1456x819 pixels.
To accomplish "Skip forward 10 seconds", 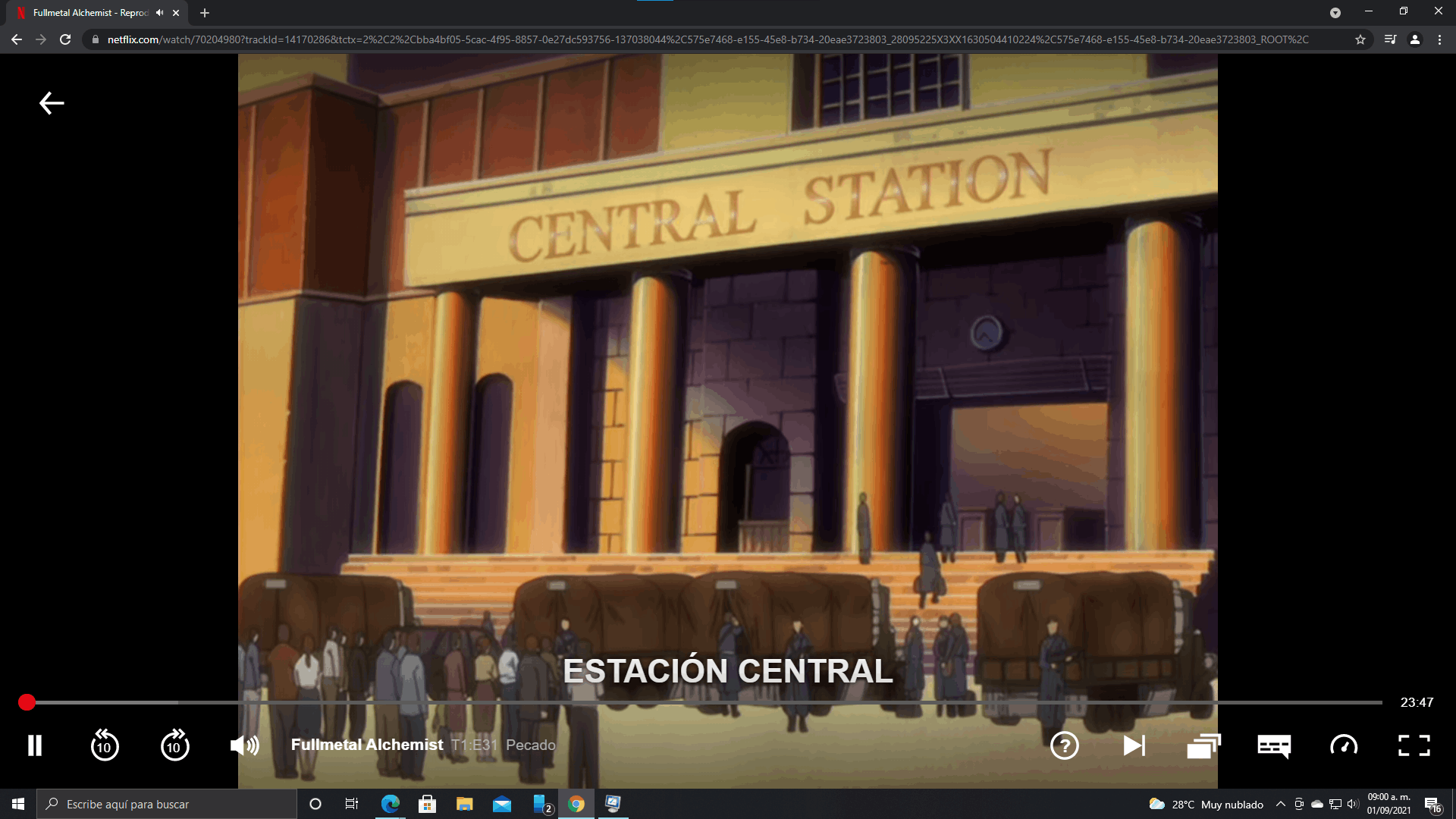I will point(174,745).
